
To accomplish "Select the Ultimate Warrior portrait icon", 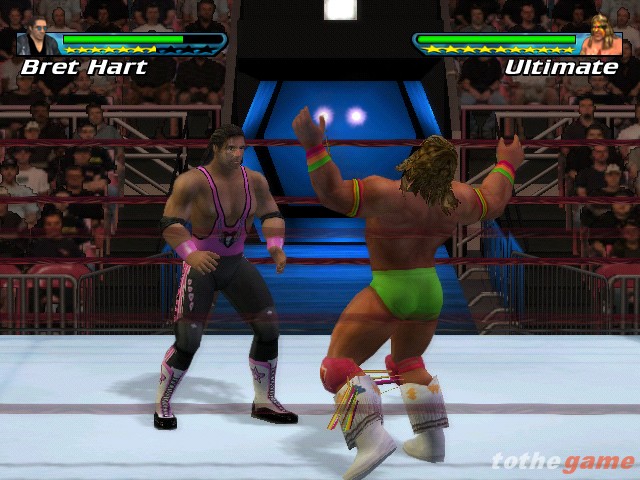I will tap(603, 35).
